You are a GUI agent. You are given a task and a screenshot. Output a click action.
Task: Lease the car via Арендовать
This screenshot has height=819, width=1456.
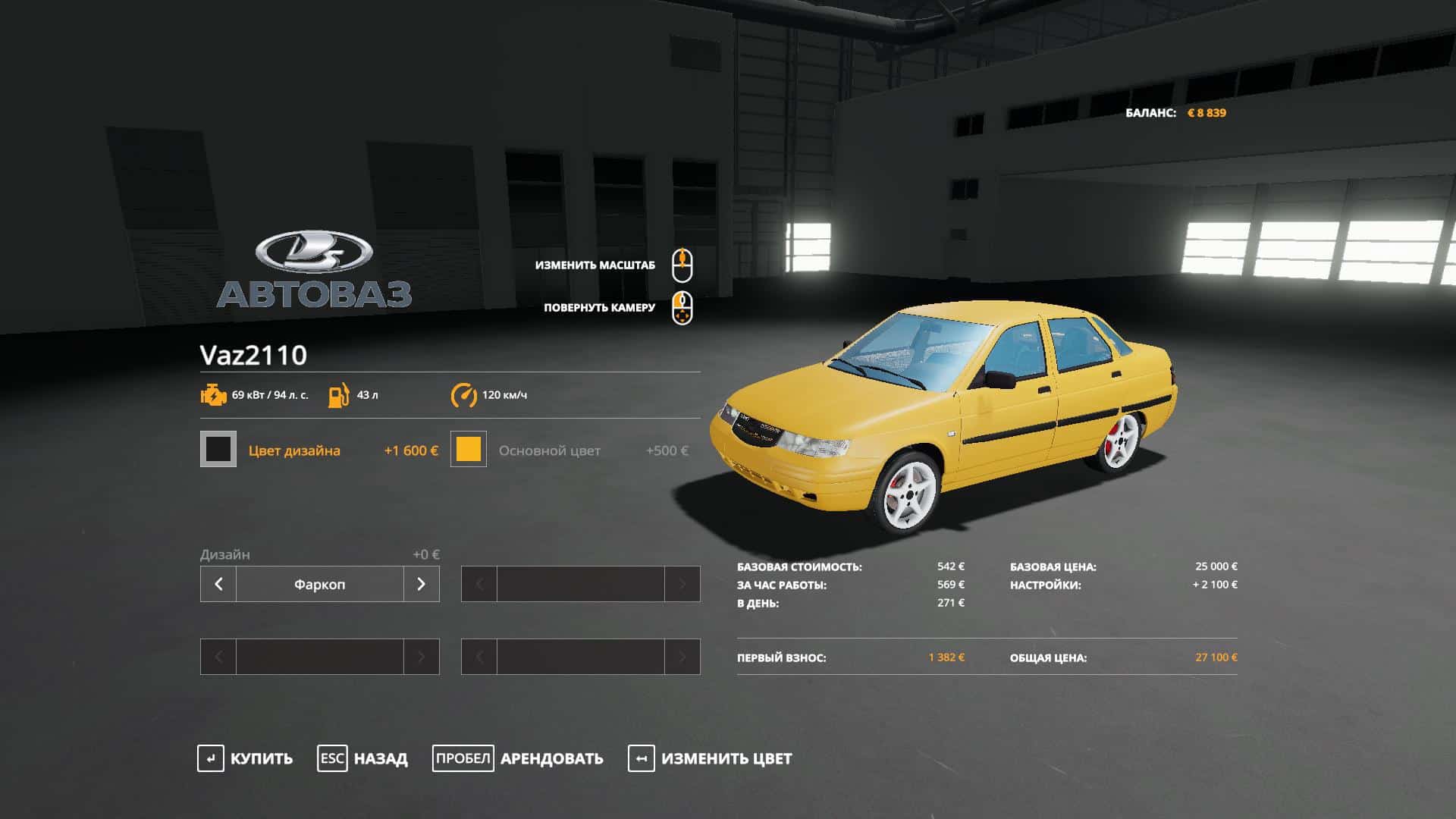(x=518, y=758)
